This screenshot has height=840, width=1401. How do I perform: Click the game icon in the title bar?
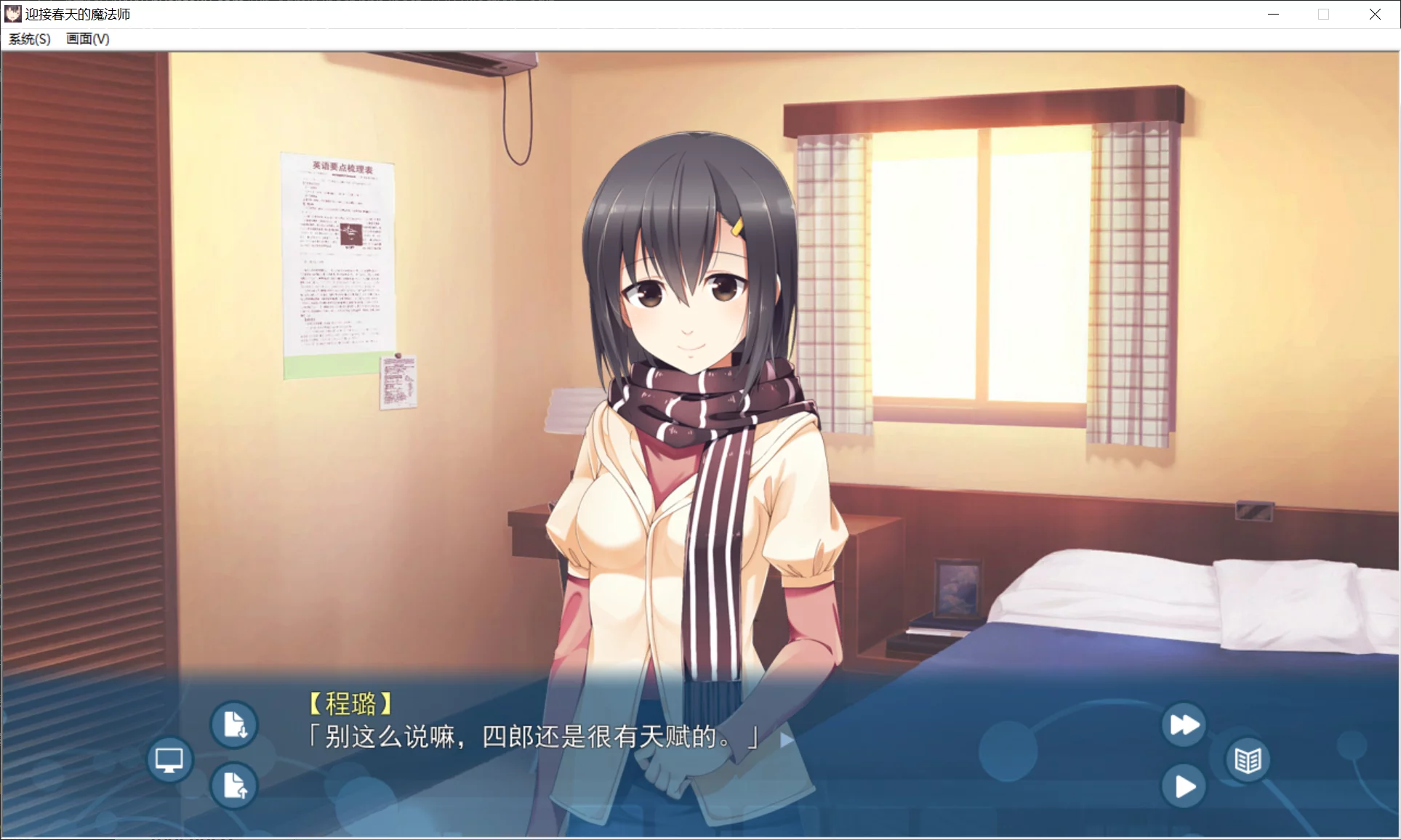coord(12,14)
